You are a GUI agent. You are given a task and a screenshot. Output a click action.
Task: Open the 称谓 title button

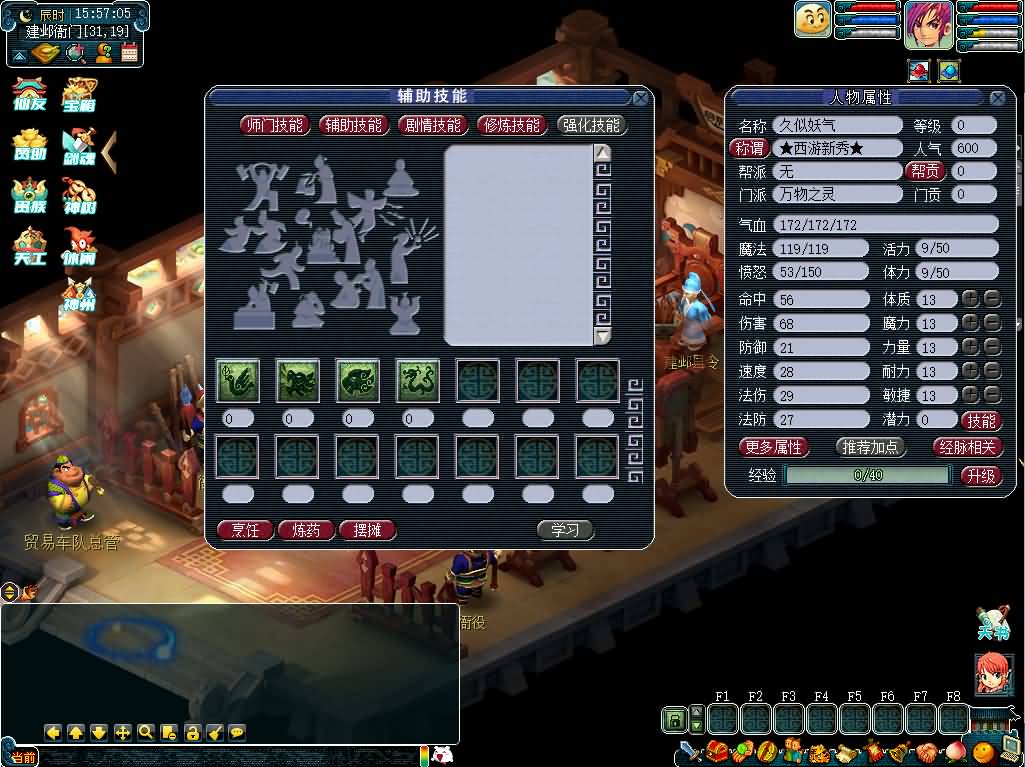(749, 148)
